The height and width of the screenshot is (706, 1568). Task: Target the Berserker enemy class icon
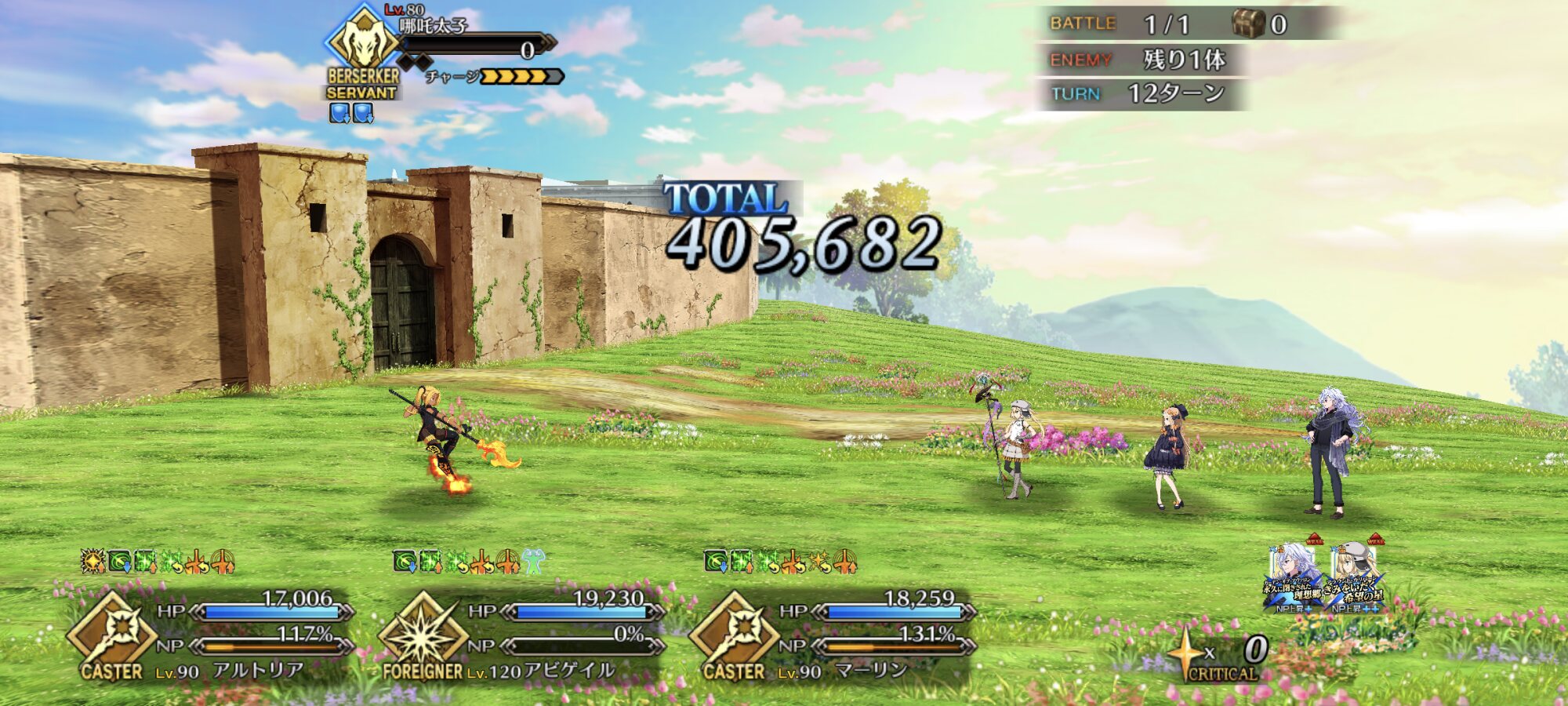(361, 41)
